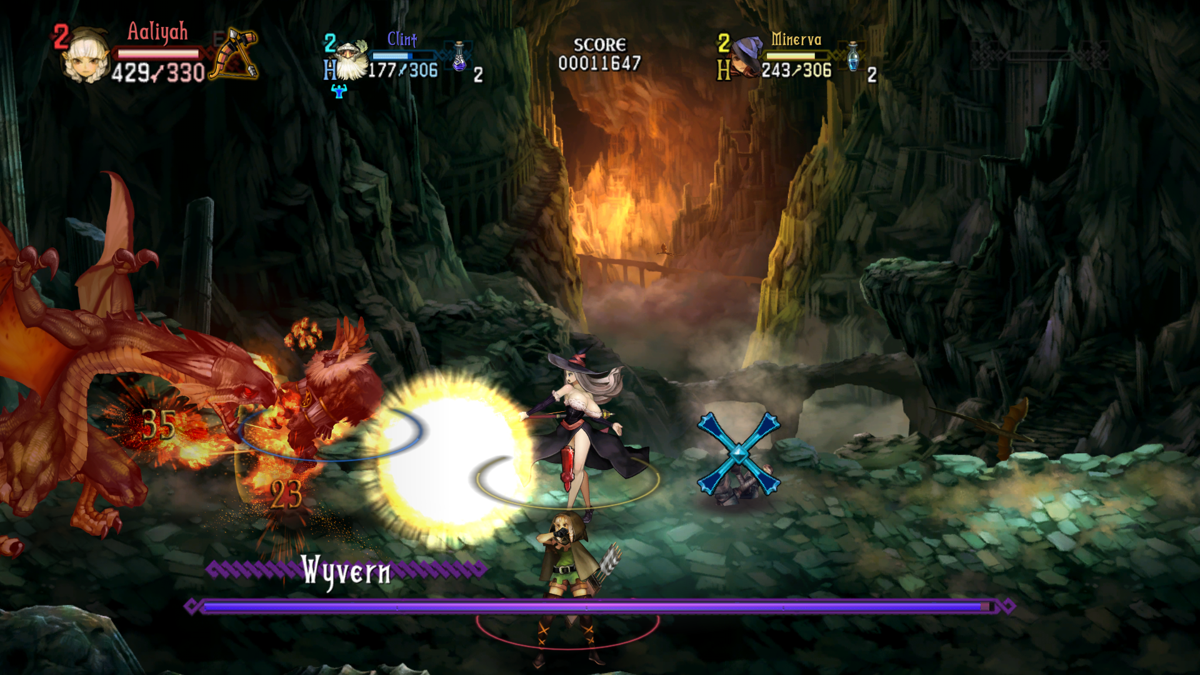Select Minerva's sorceress portrait

point(746,58)
